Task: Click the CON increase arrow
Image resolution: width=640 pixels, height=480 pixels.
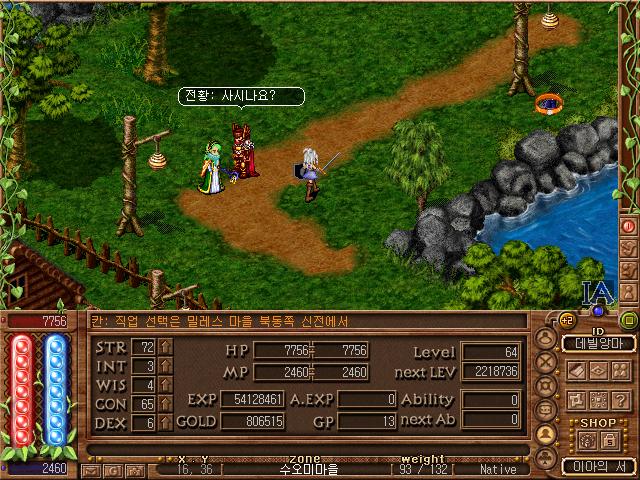Action: coord(166,404)
